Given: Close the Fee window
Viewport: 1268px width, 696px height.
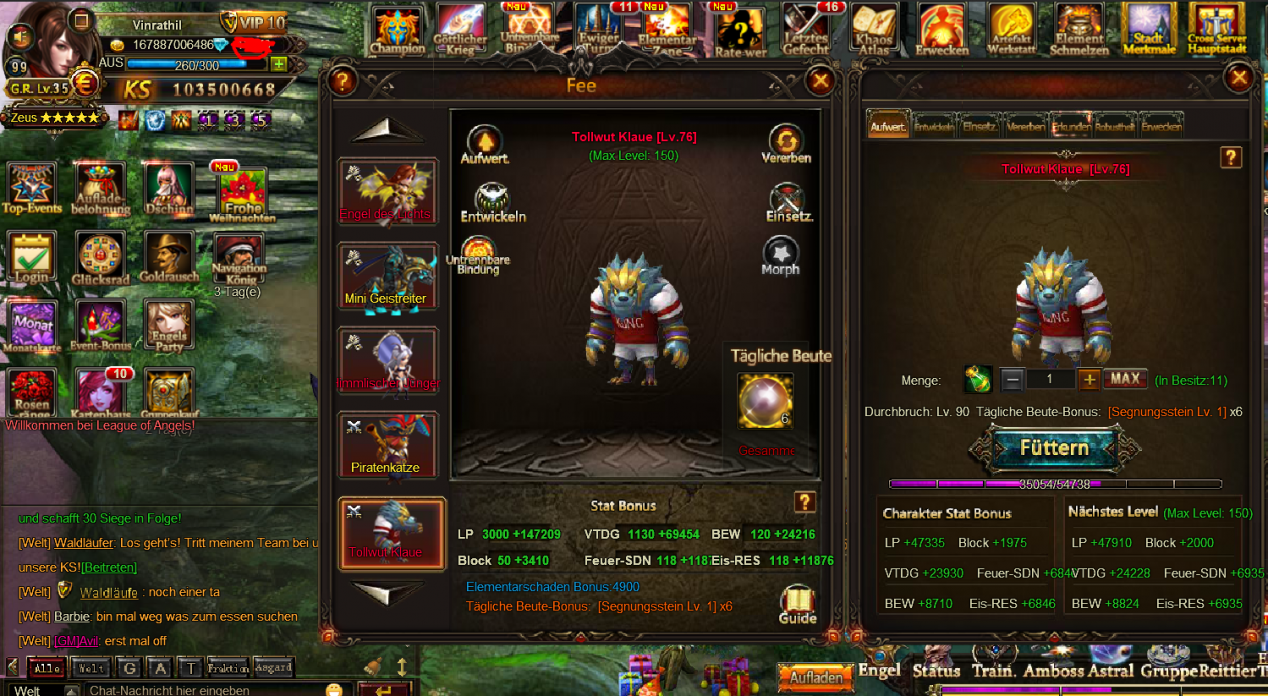Looking at the screenshot, I should 820,81.
